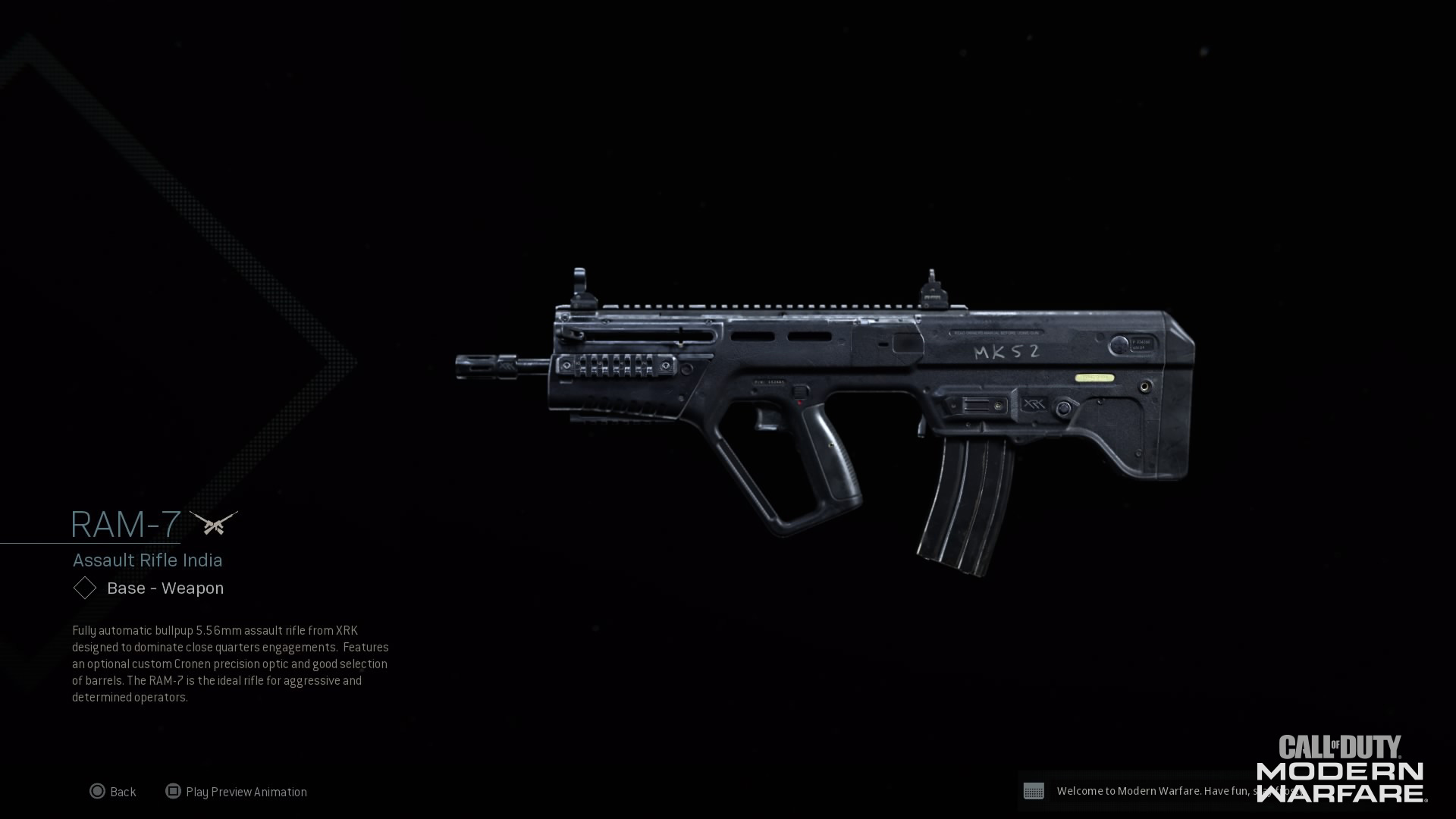Click the keyboard icon in the notification bar
The width and height of the screenshot is (1456, 819).
(x=1035, y=791)
